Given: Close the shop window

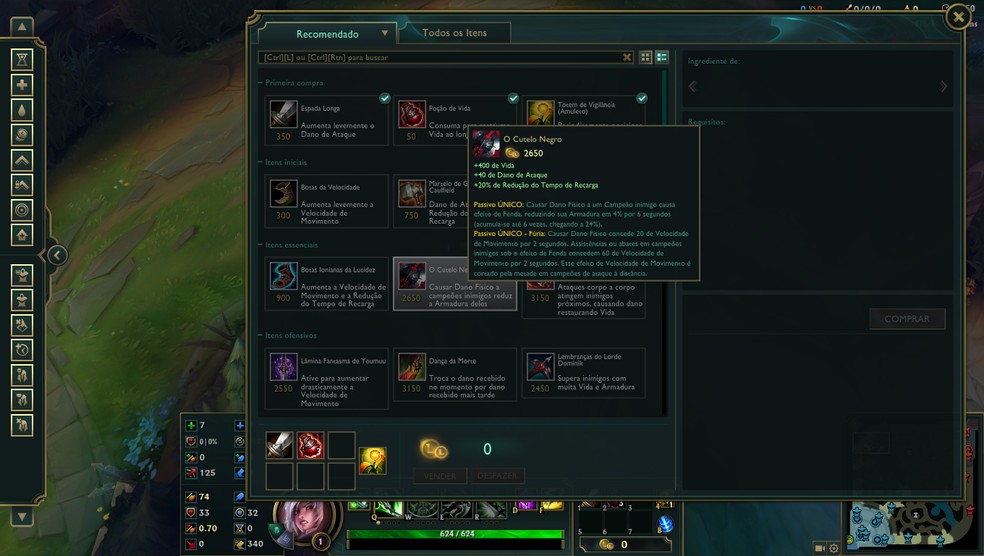Looking at the screenshot, I should coord(958,17).
